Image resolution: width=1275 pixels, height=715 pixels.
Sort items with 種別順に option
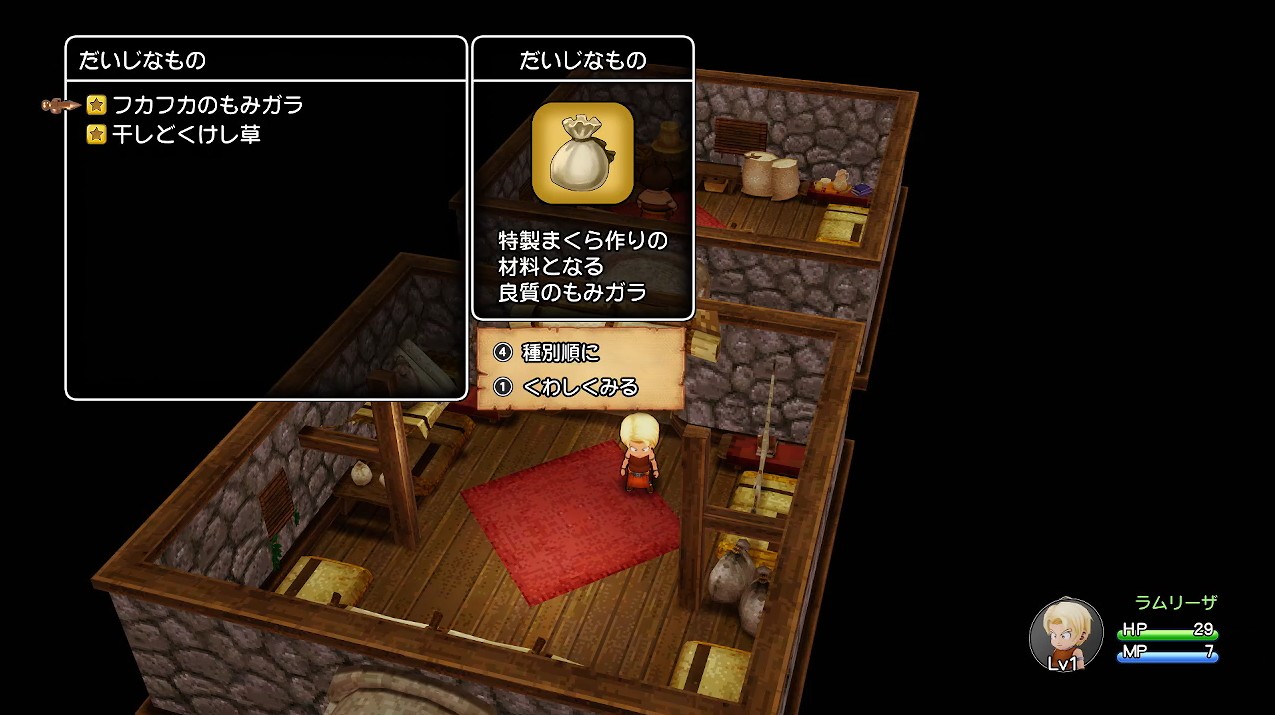[560, 353]
